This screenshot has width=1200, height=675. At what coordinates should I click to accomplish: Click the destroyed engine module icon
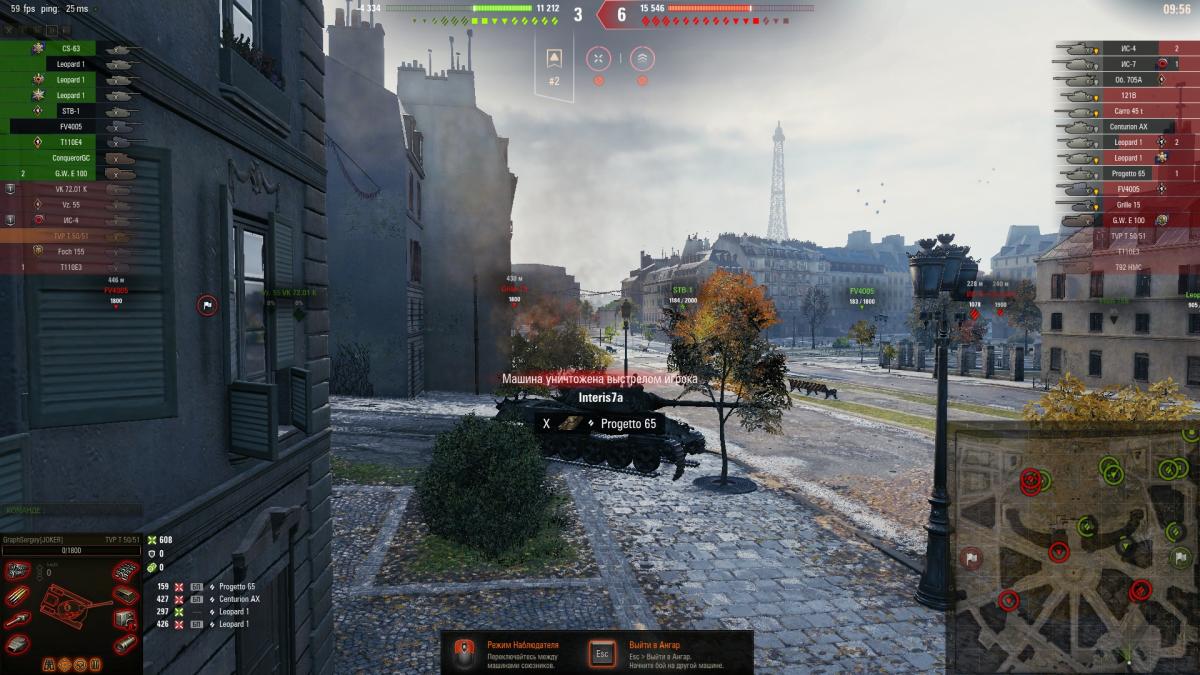(x=17, y=571)
